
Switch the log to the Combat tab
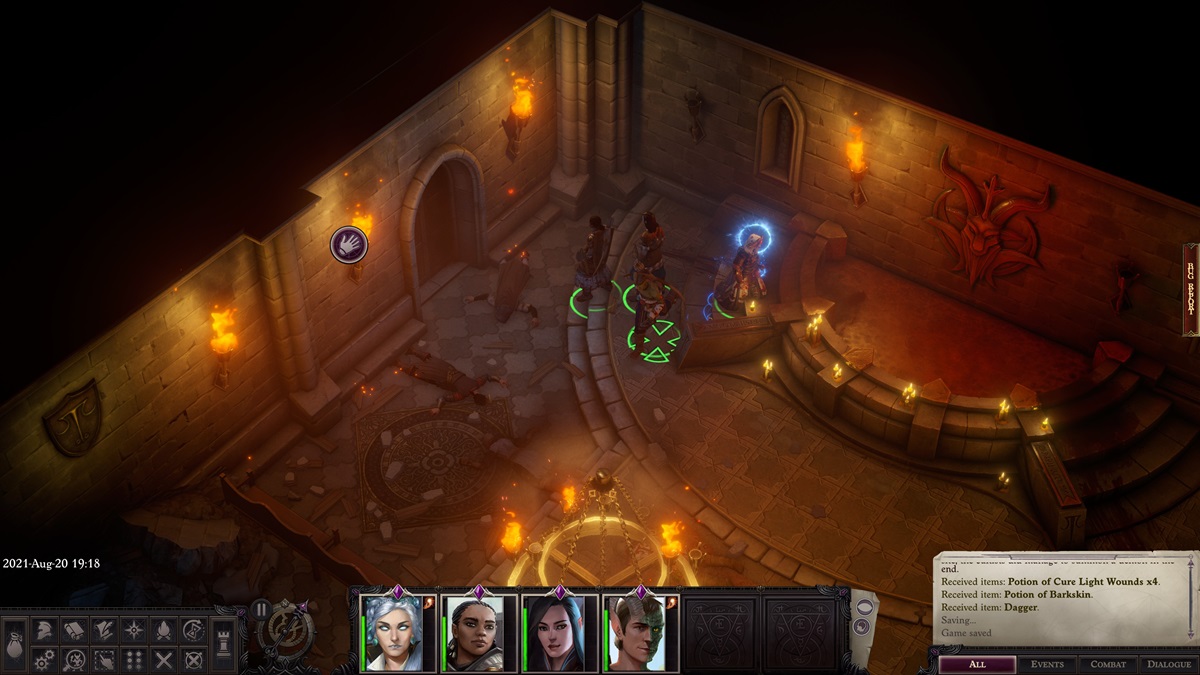point(1108,664)
